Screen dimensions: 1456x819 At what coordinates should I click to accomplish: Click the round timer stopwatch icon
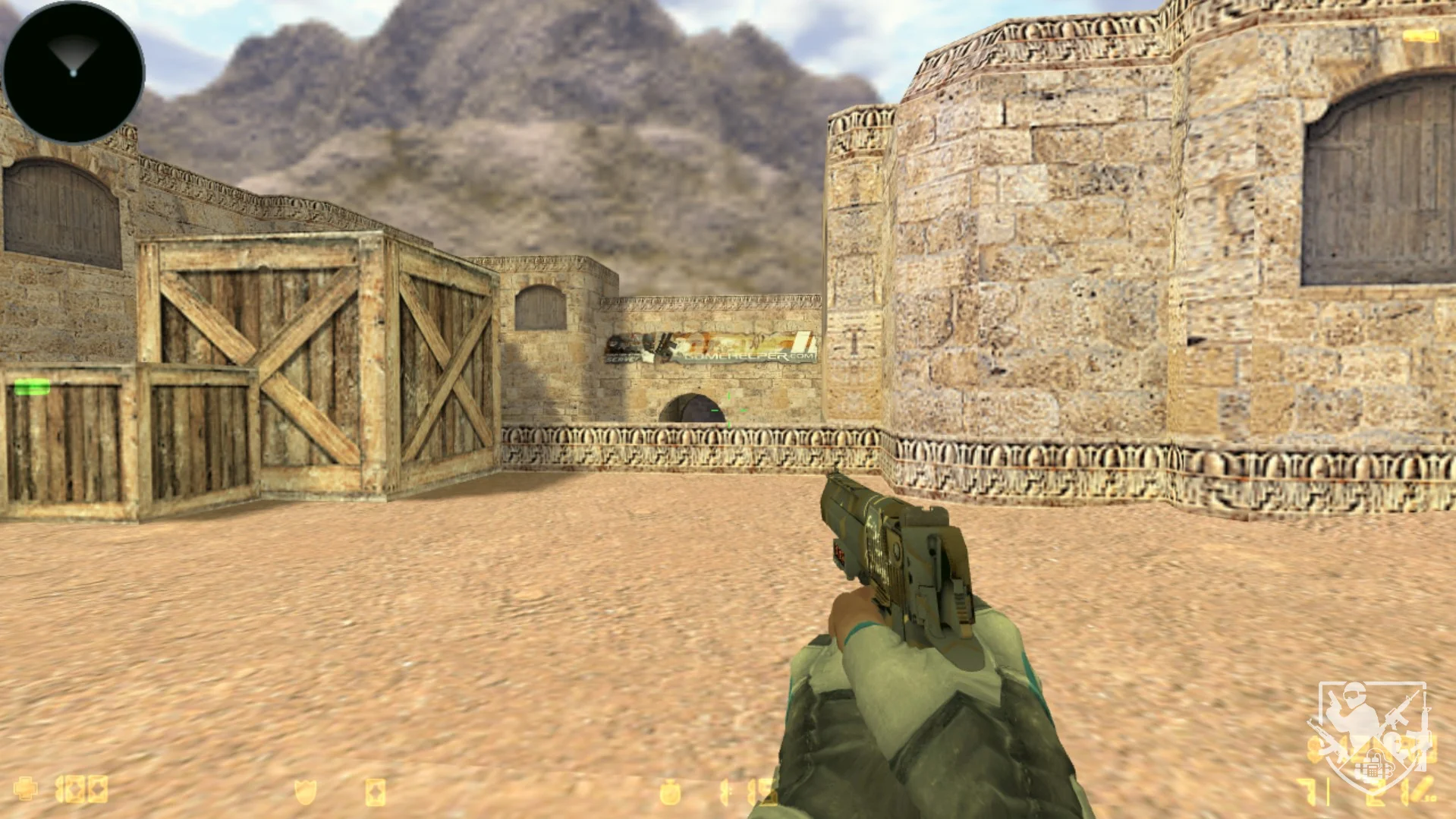coord(669,792)
